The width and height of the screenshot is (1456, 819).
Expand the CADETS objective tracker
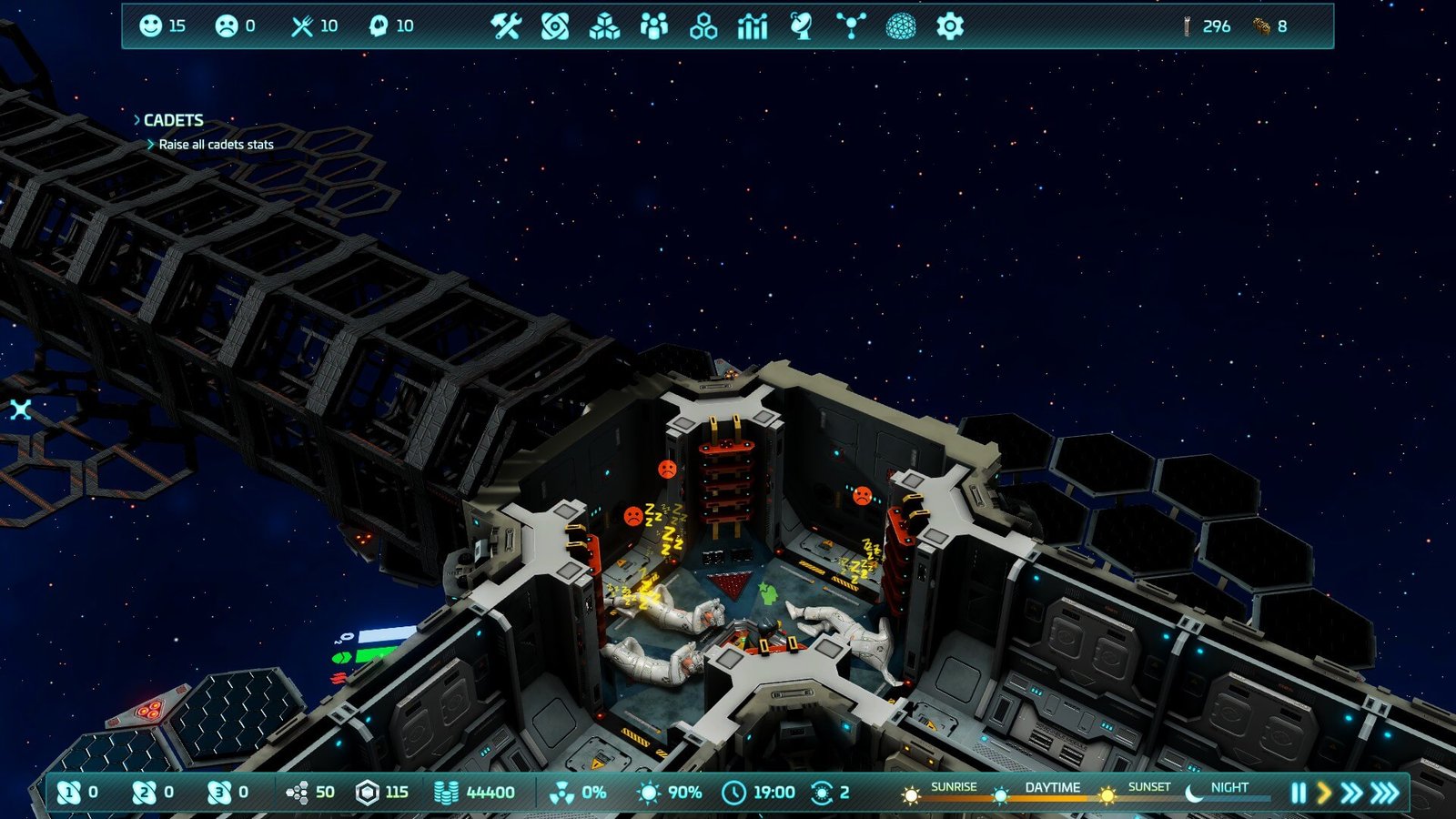(172, 120)
